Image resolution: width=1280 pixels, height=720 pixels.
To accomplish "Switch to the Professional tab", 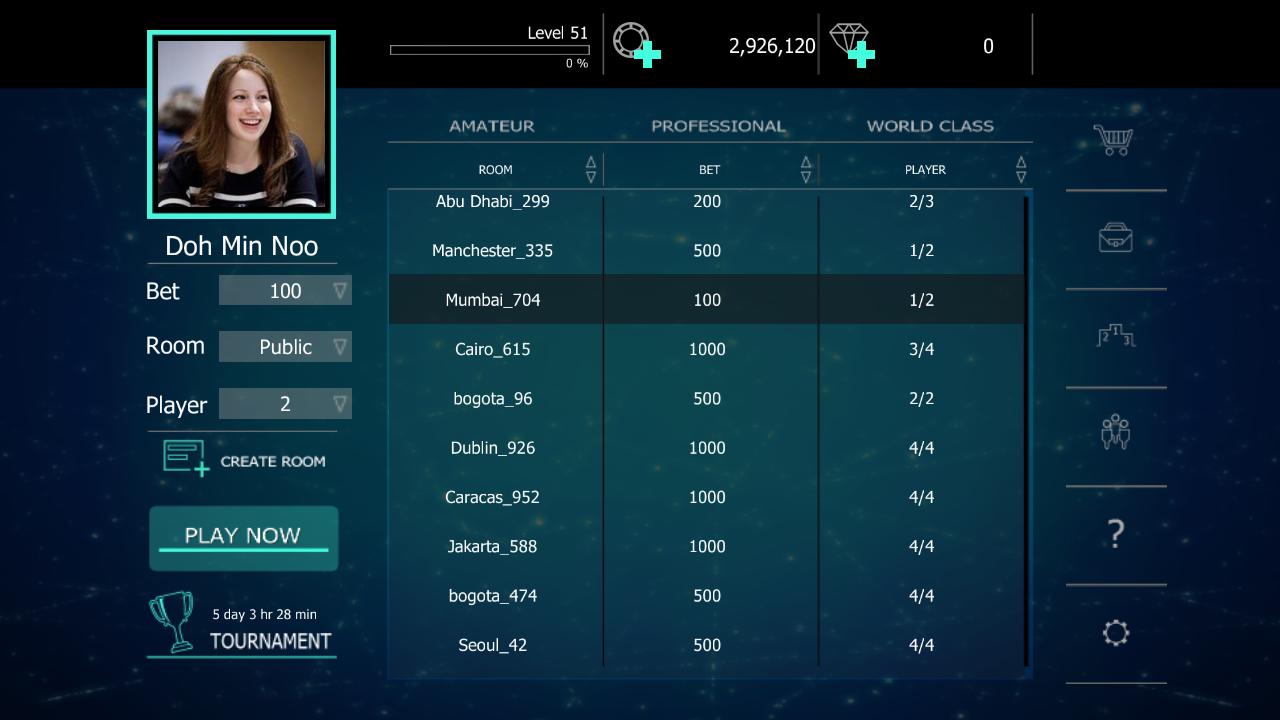I will 718,126.
